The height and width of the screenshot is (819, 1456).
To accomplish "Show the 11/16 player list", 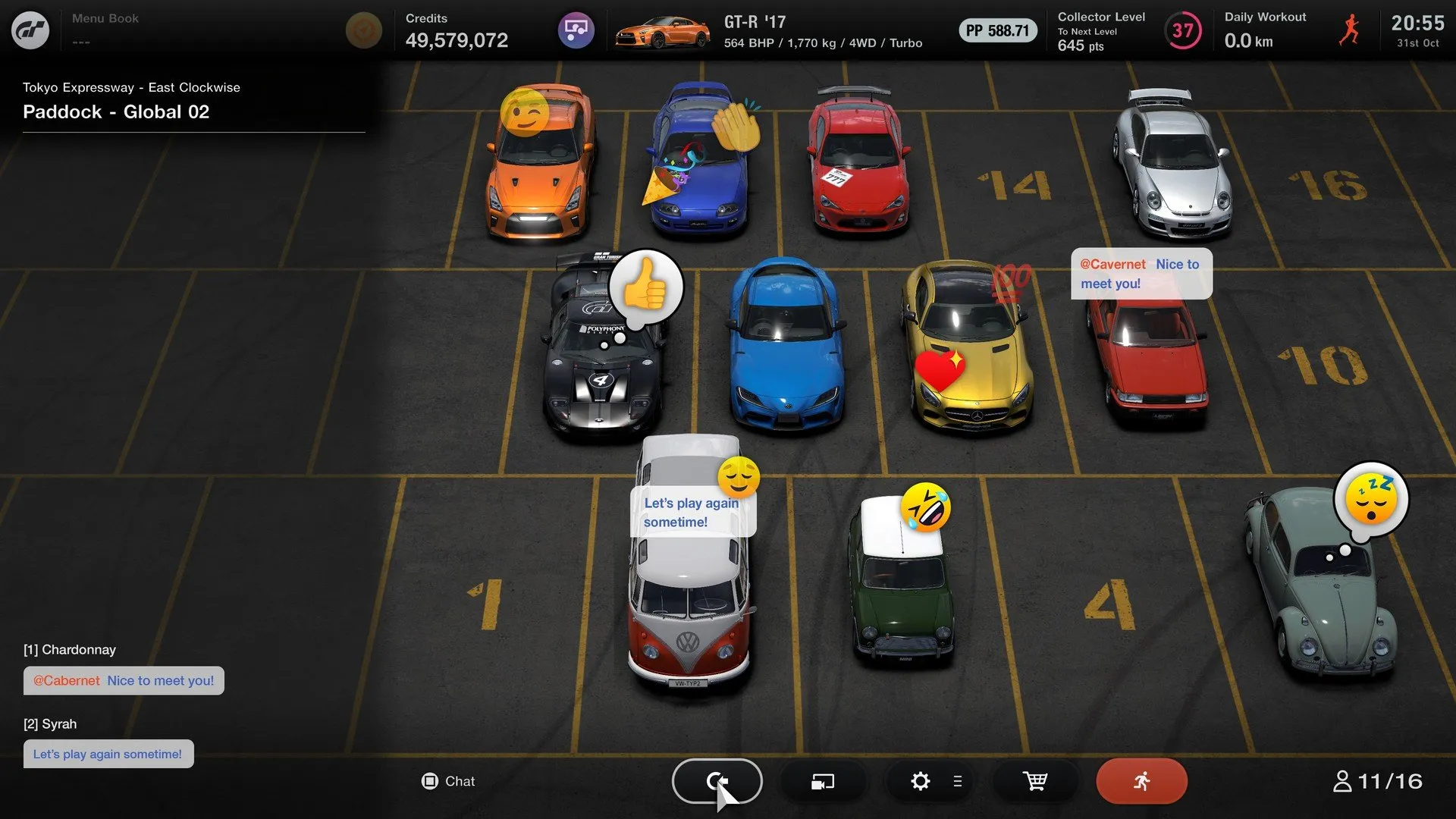I will 1377,781.
